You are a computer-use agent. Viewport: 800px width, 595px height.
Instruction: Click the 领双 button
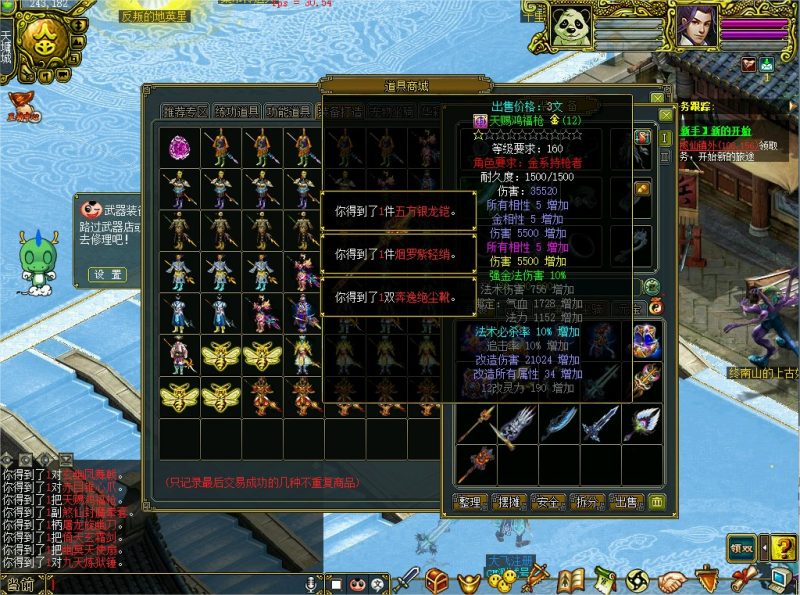pos(741,547)
